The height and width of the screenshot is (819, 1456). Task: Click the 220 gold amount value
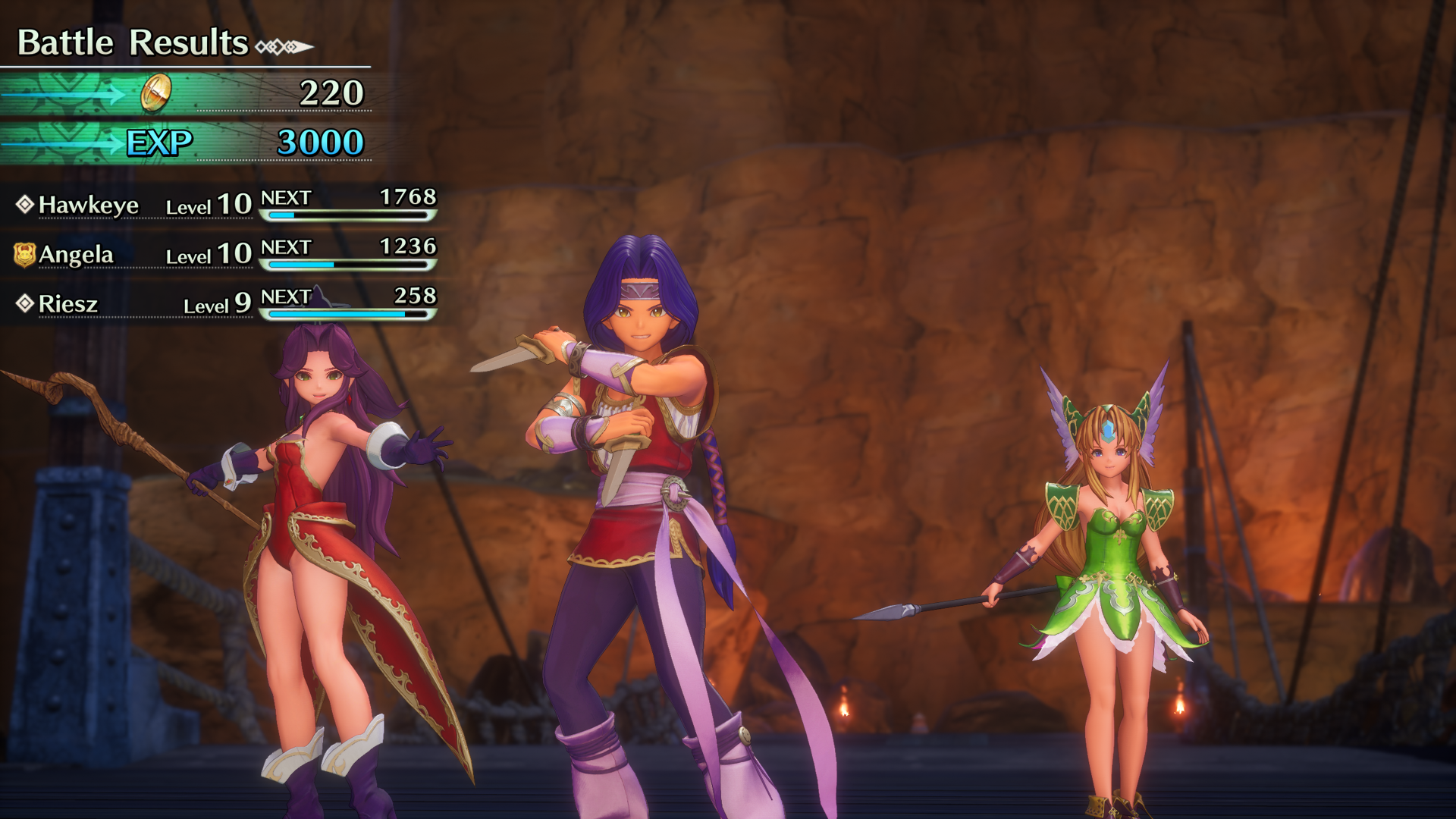[x=333, y=94]
